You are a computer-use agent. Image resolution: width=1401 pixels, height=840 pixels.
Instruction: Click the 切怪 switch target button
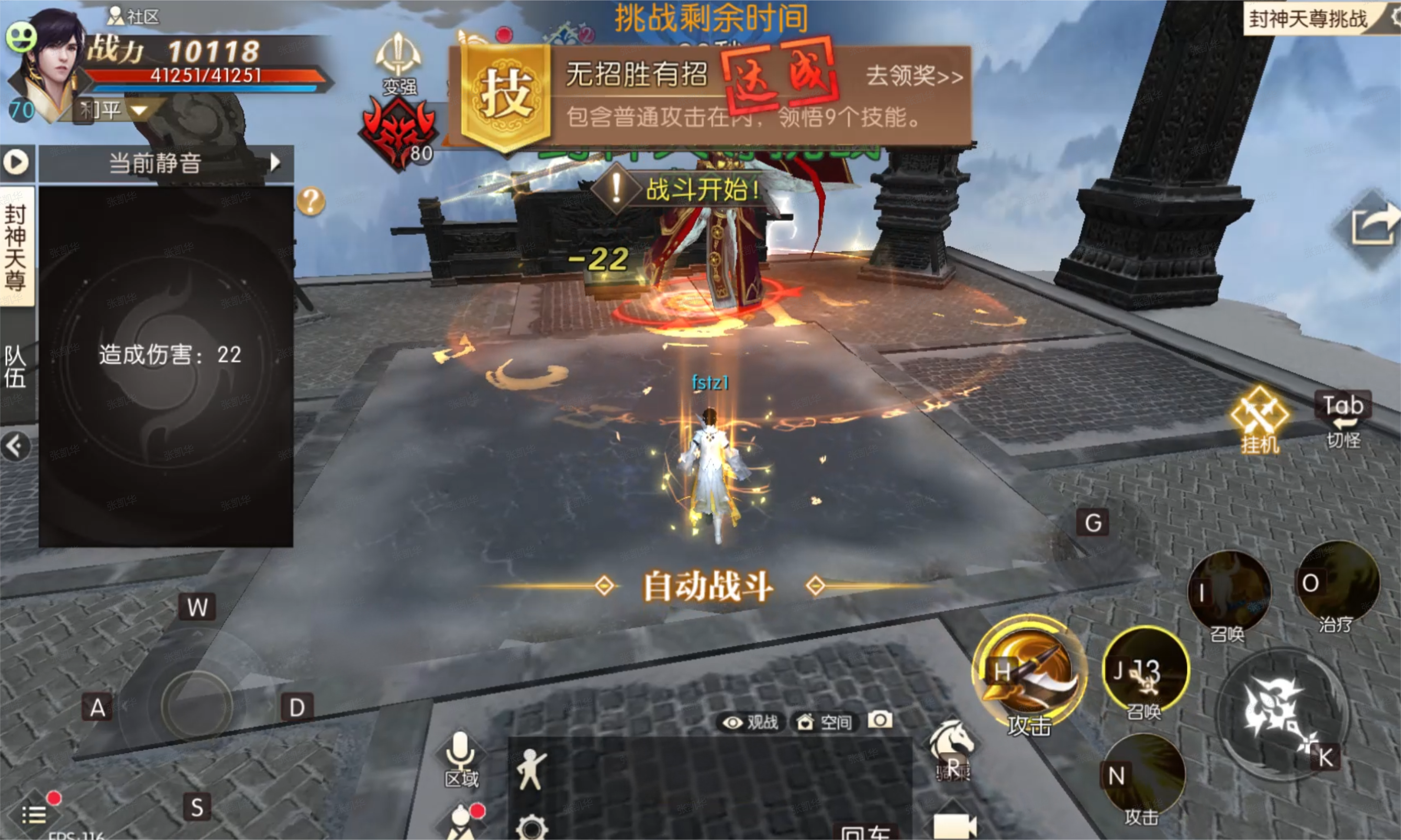coord(1343,420)
